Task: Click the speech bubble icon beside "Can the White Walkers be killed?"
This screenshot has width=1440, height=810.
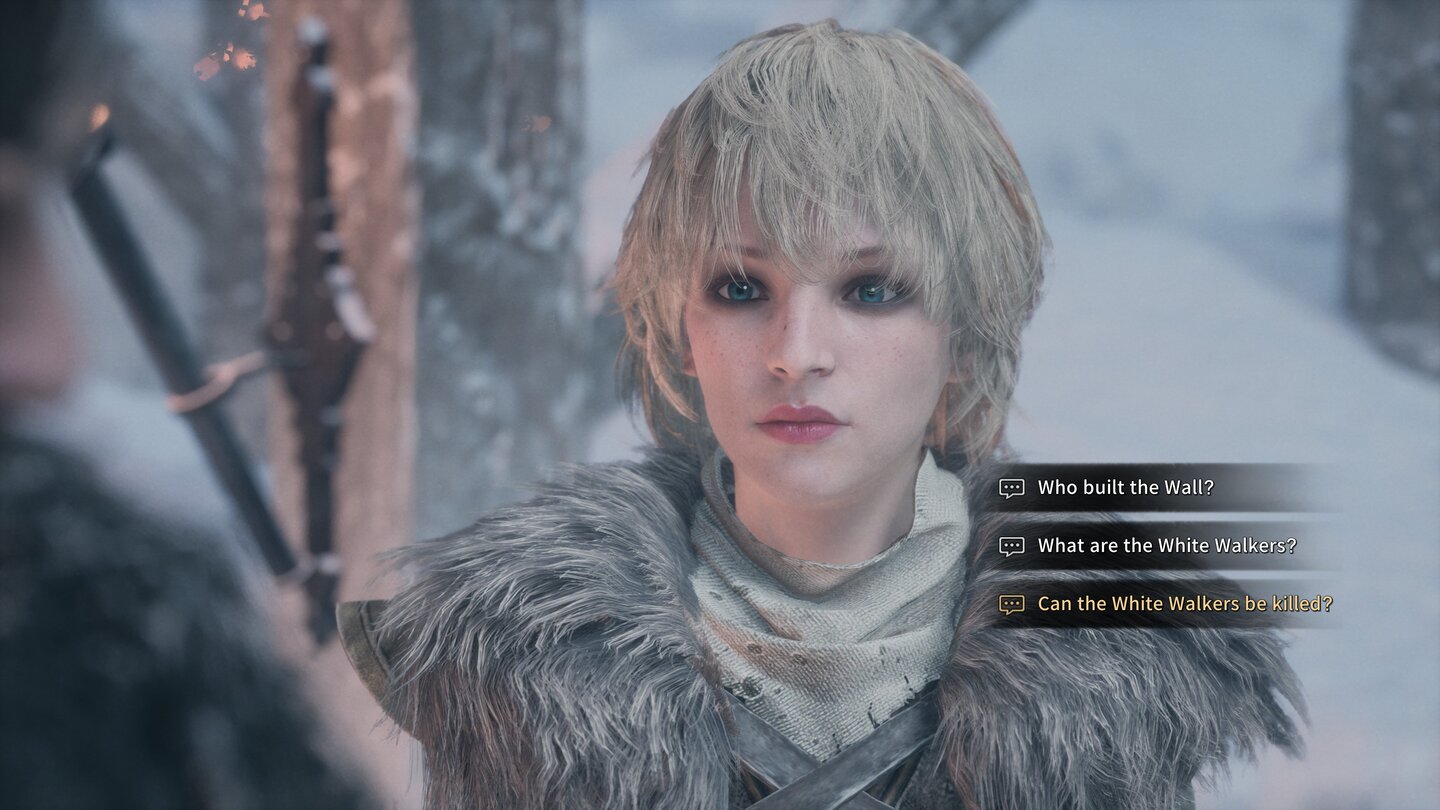Action: pos(1011,603)
